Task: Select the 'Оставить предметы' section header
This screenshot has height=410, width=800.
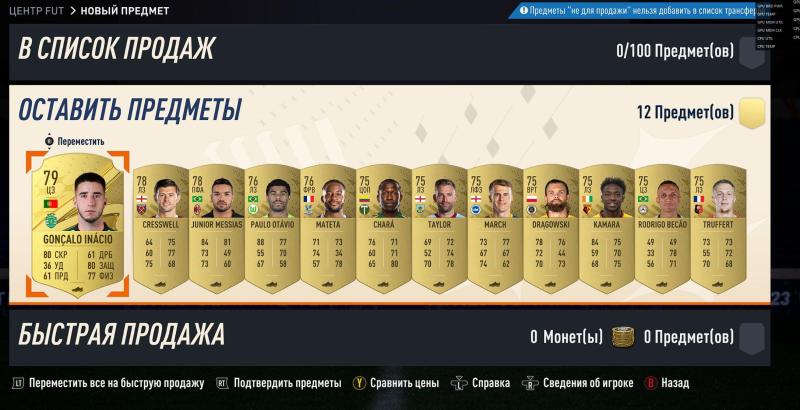Action: 130,108
